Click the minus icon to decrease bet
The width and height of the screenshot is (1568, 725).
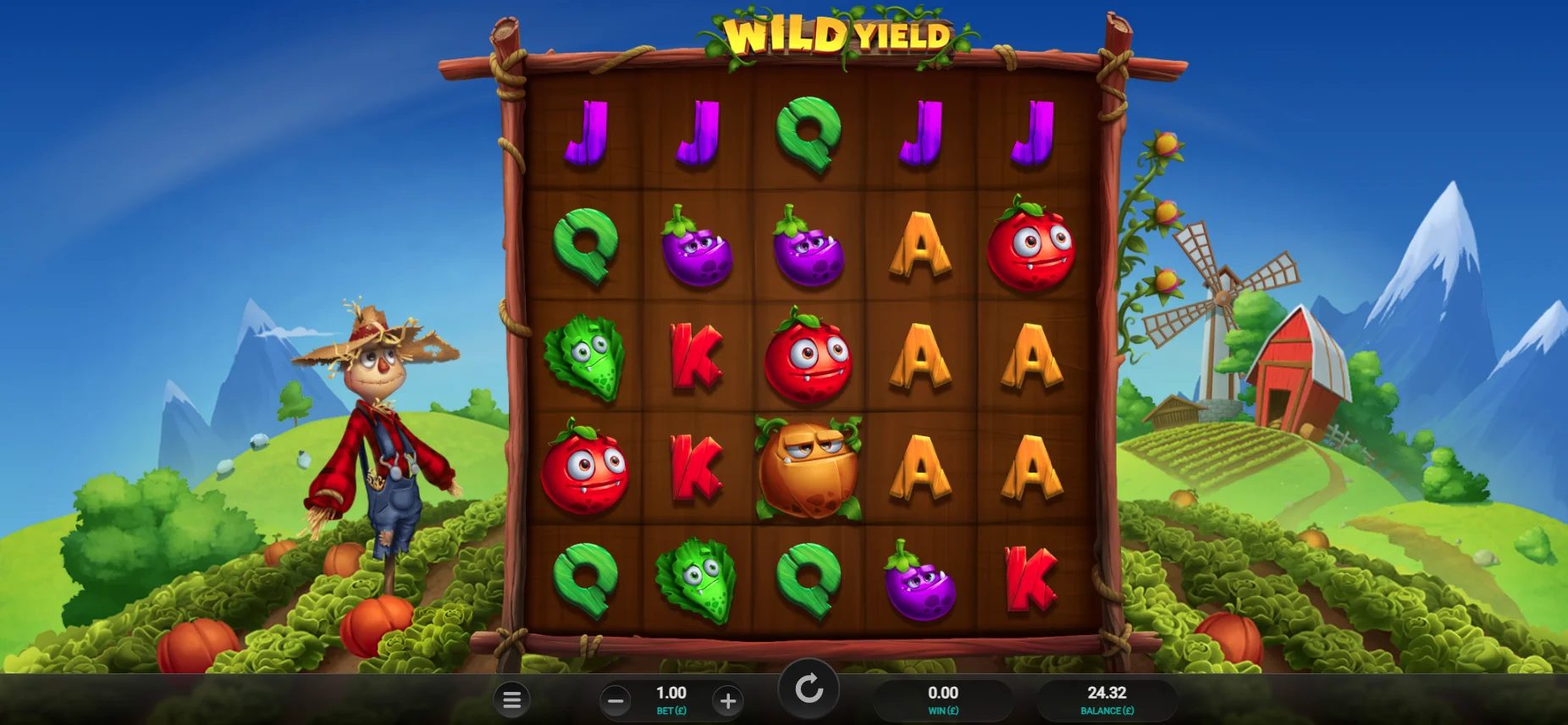pos(616,700)
